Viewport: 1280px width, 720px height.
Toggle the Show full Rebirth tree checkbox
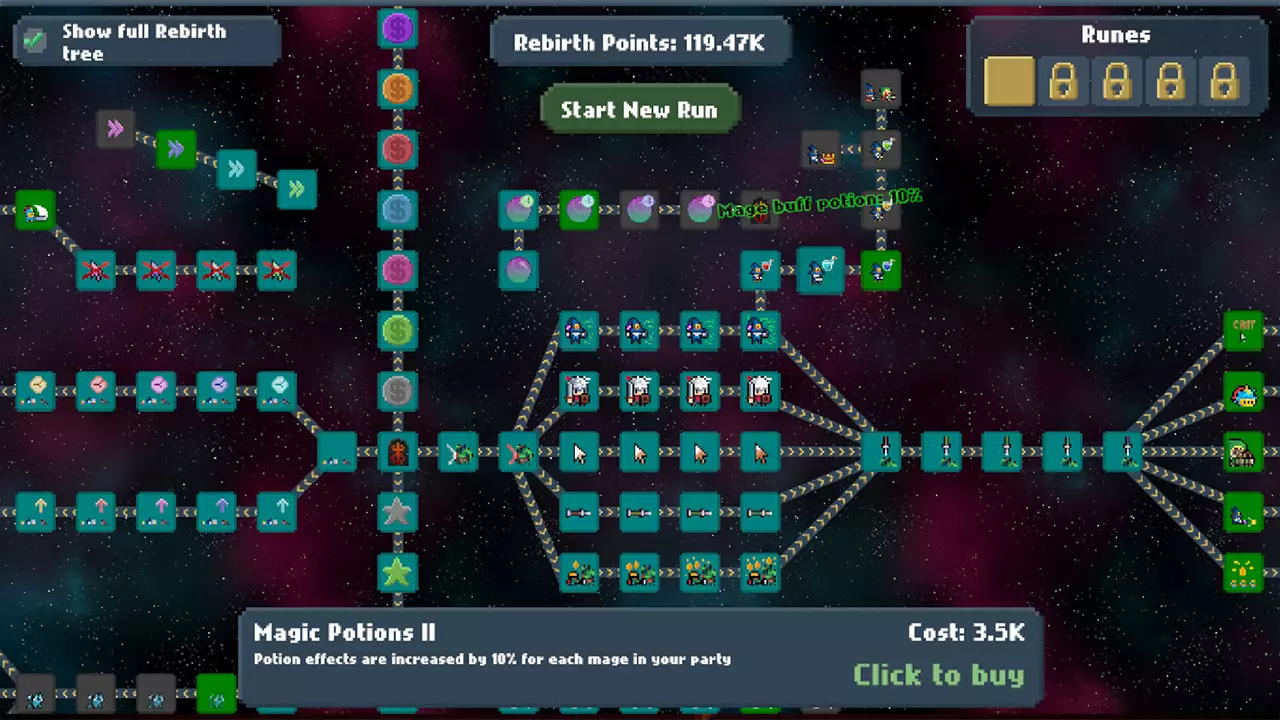pyautogui.click(x=35, y=41)
